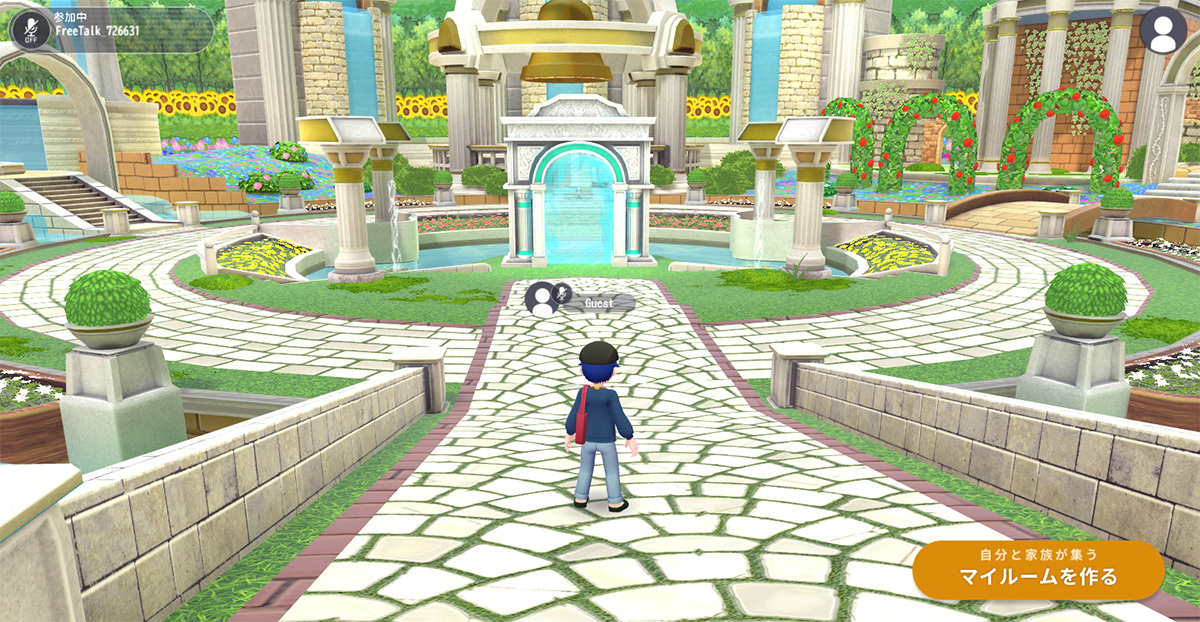Click the マイルームを作る button

[1038, 570]
